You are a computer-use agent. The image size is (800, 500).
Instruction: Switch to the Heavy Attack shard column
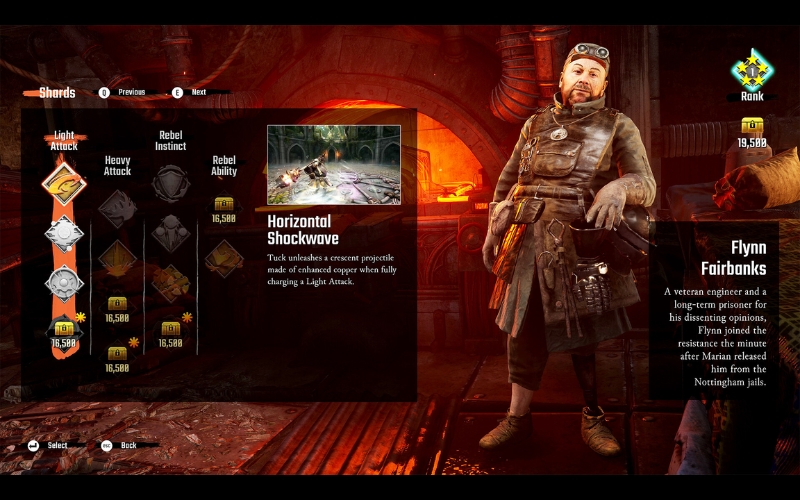(117, 166)
